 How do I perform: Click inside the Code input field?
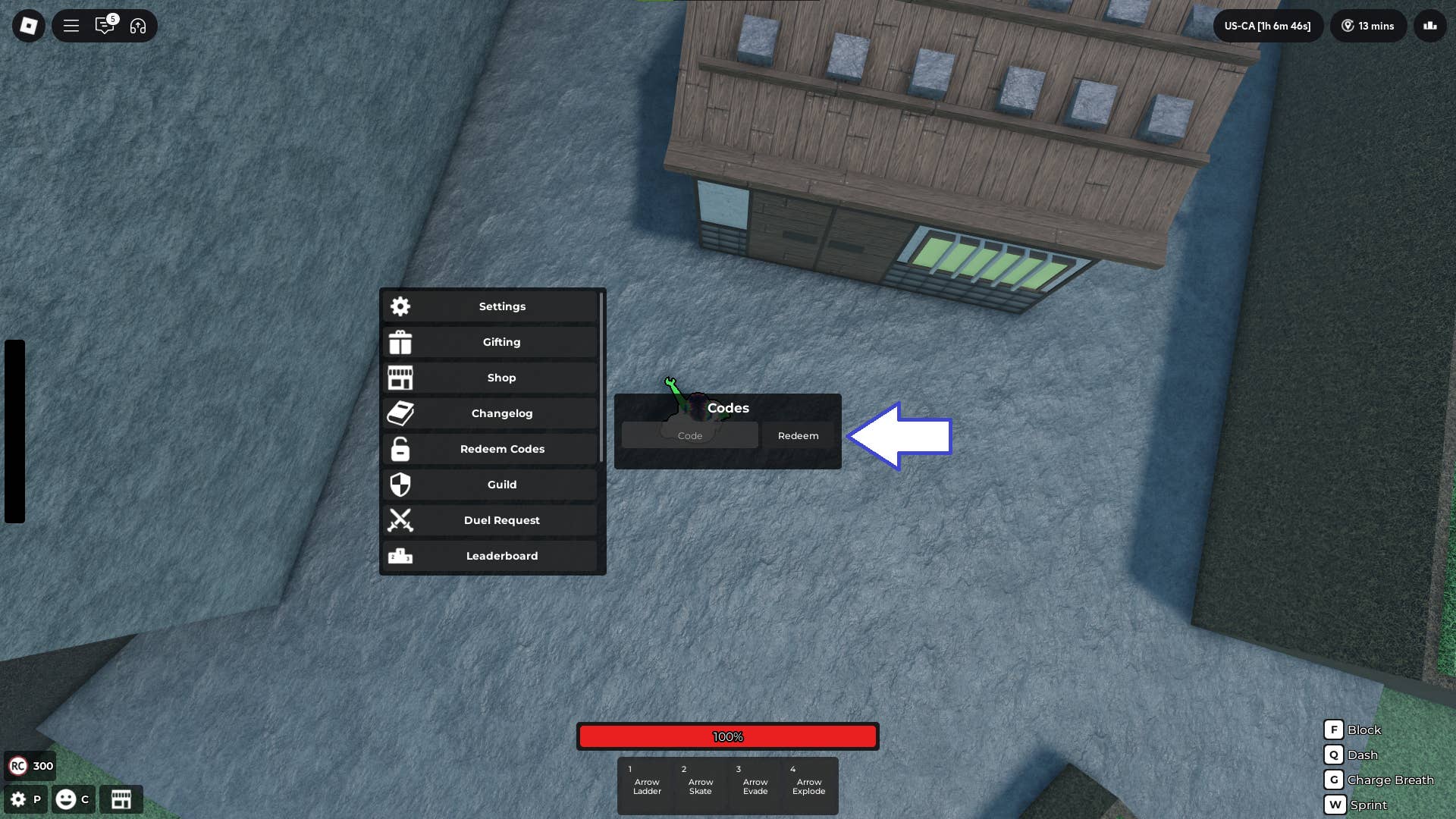tap(689, 435)
